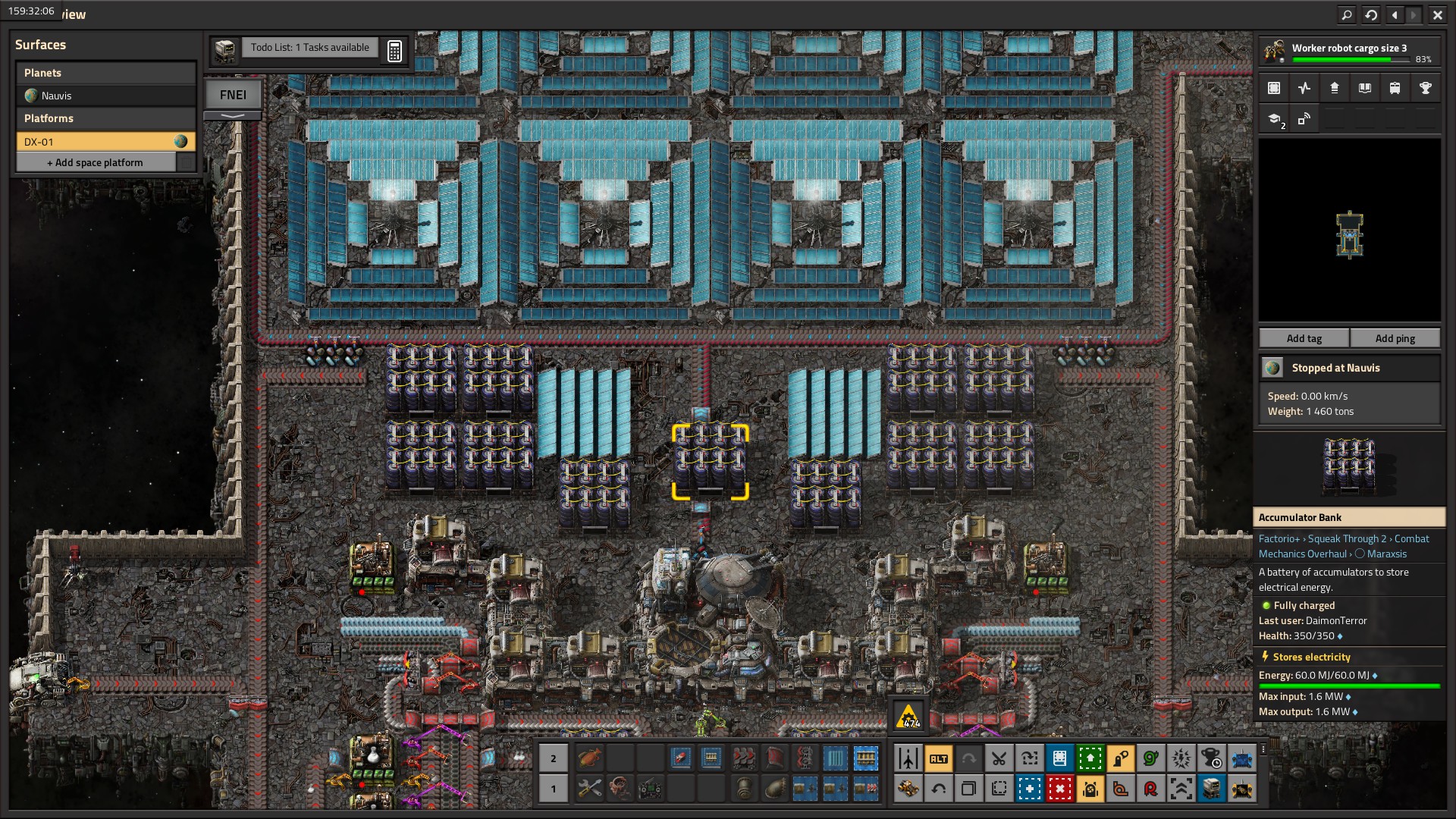Open the production statistics graph icon
This screenshot has width=1456, height=819.
click(x=1304, y=88)
